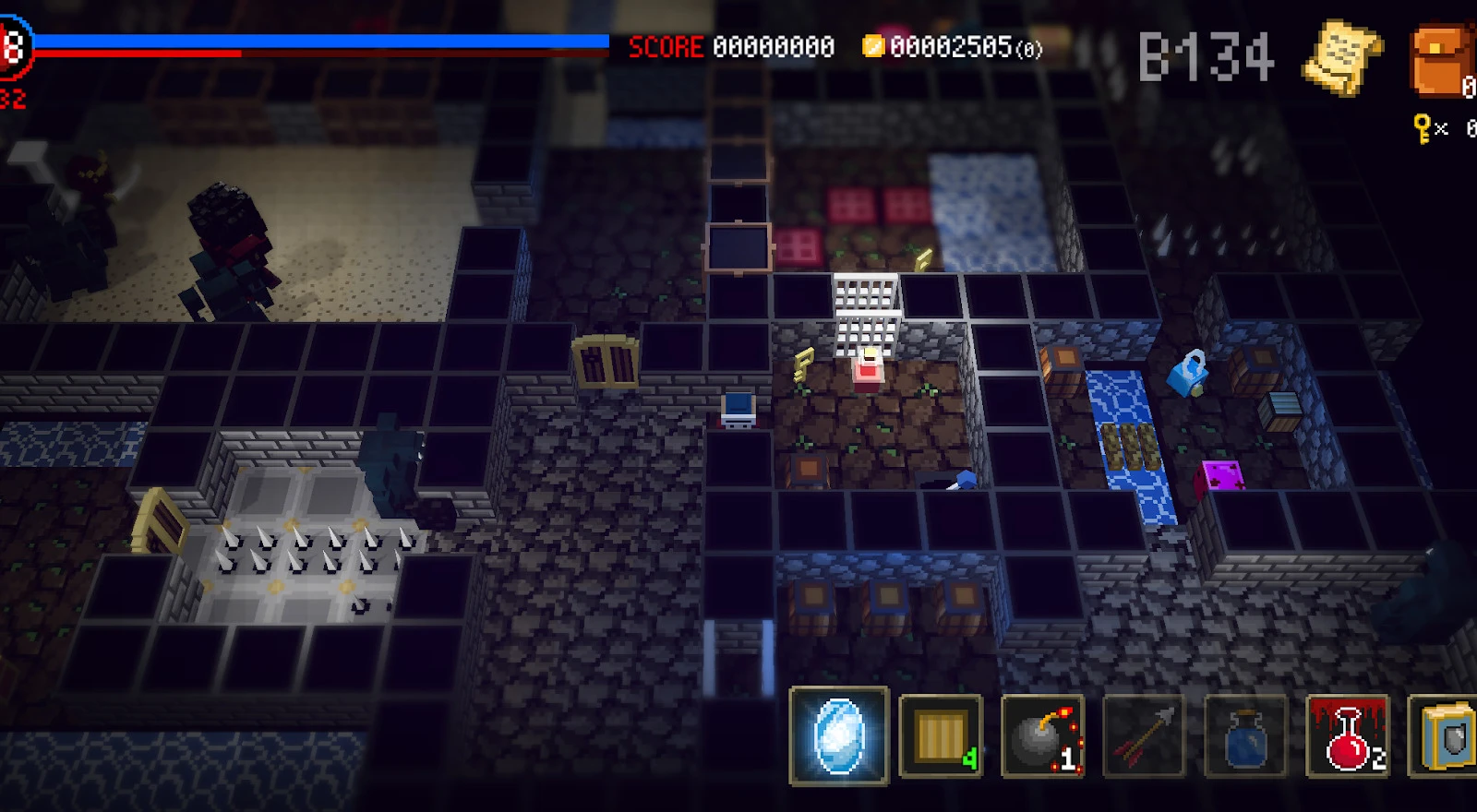Use the red health potion slot
The height and width of the screenshot is (812, 1477).
[x=1348, y=736]
